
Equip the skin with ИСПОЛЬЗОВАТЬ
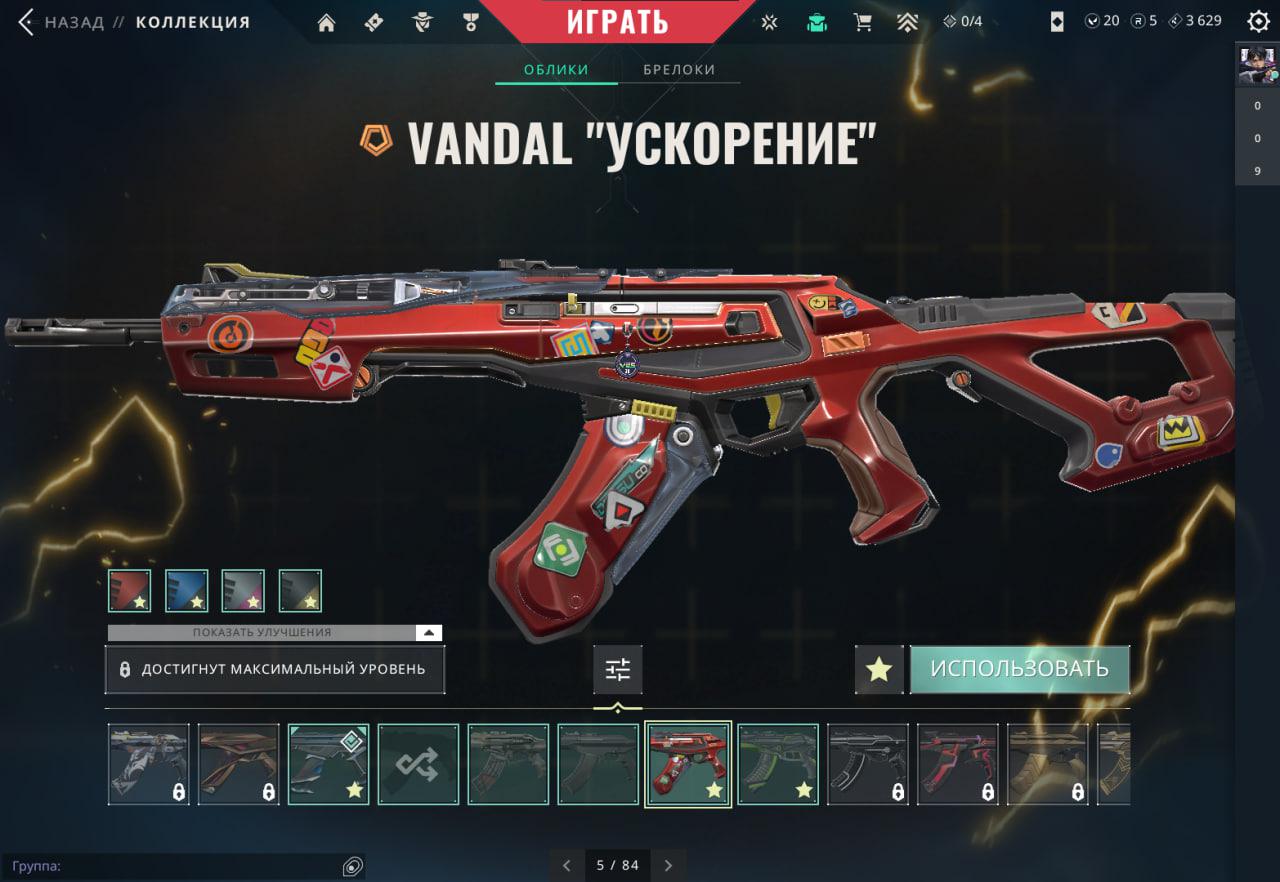point(1019,669)
